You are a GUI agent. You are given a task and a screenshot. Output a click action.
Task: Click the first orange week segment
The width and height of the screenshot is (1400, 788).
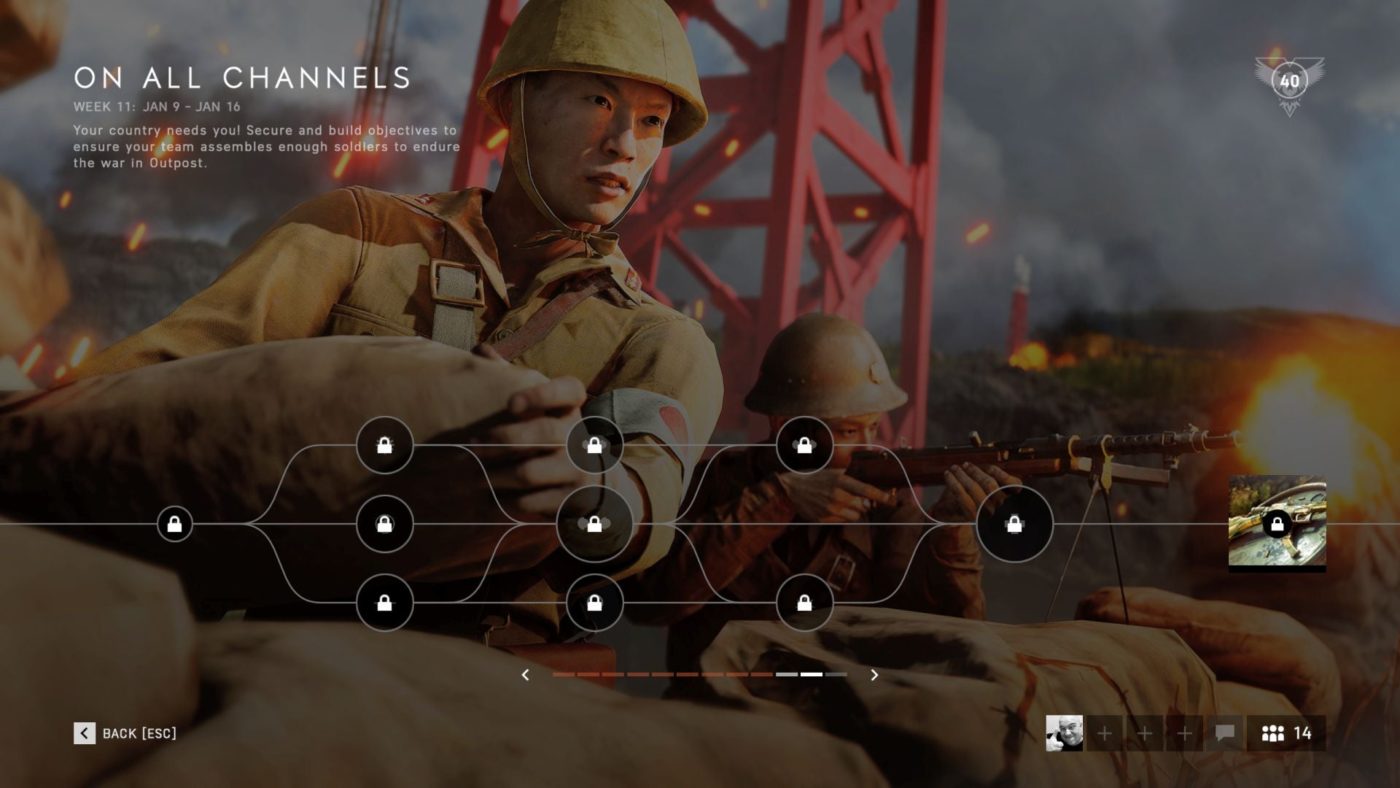[x=566, y=675]
